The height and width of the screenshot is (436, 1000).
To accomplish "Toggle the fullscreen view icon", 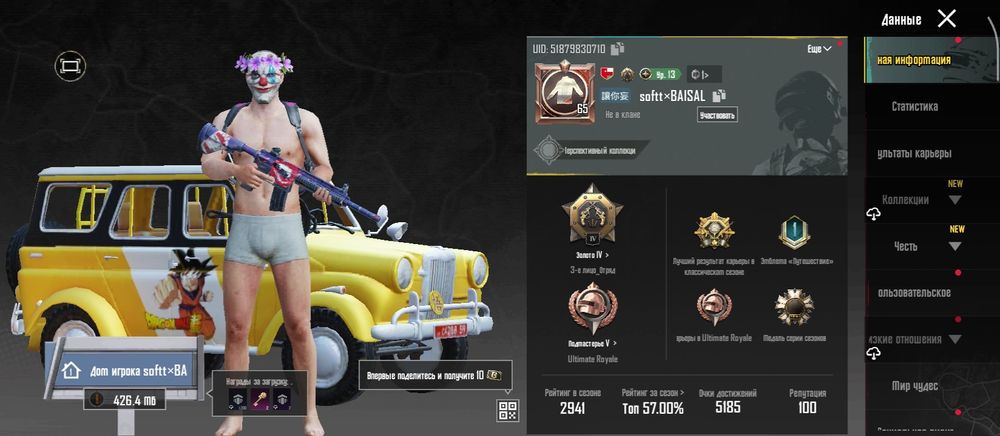I will click(x=70, y=66).
